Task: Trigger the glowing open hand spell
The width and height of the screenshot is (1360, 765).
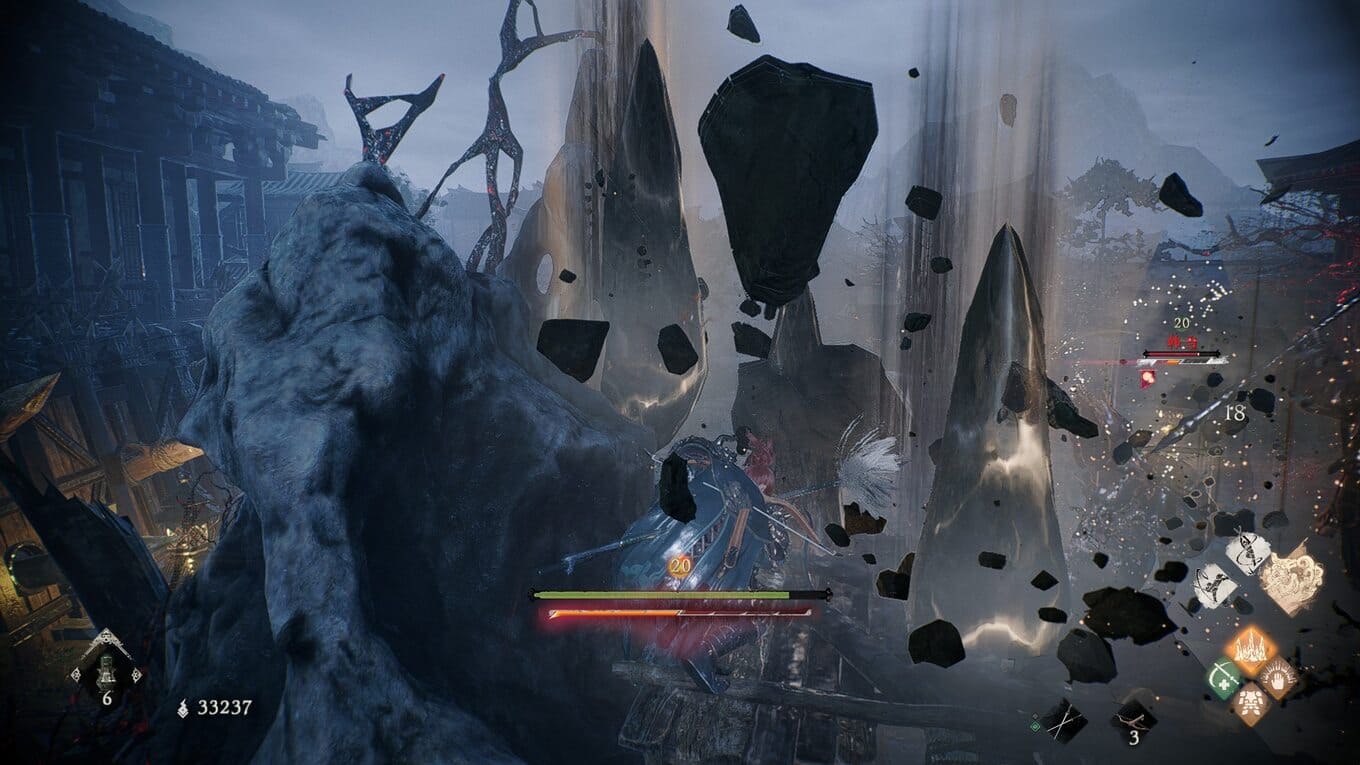Action: (1276, 679)
